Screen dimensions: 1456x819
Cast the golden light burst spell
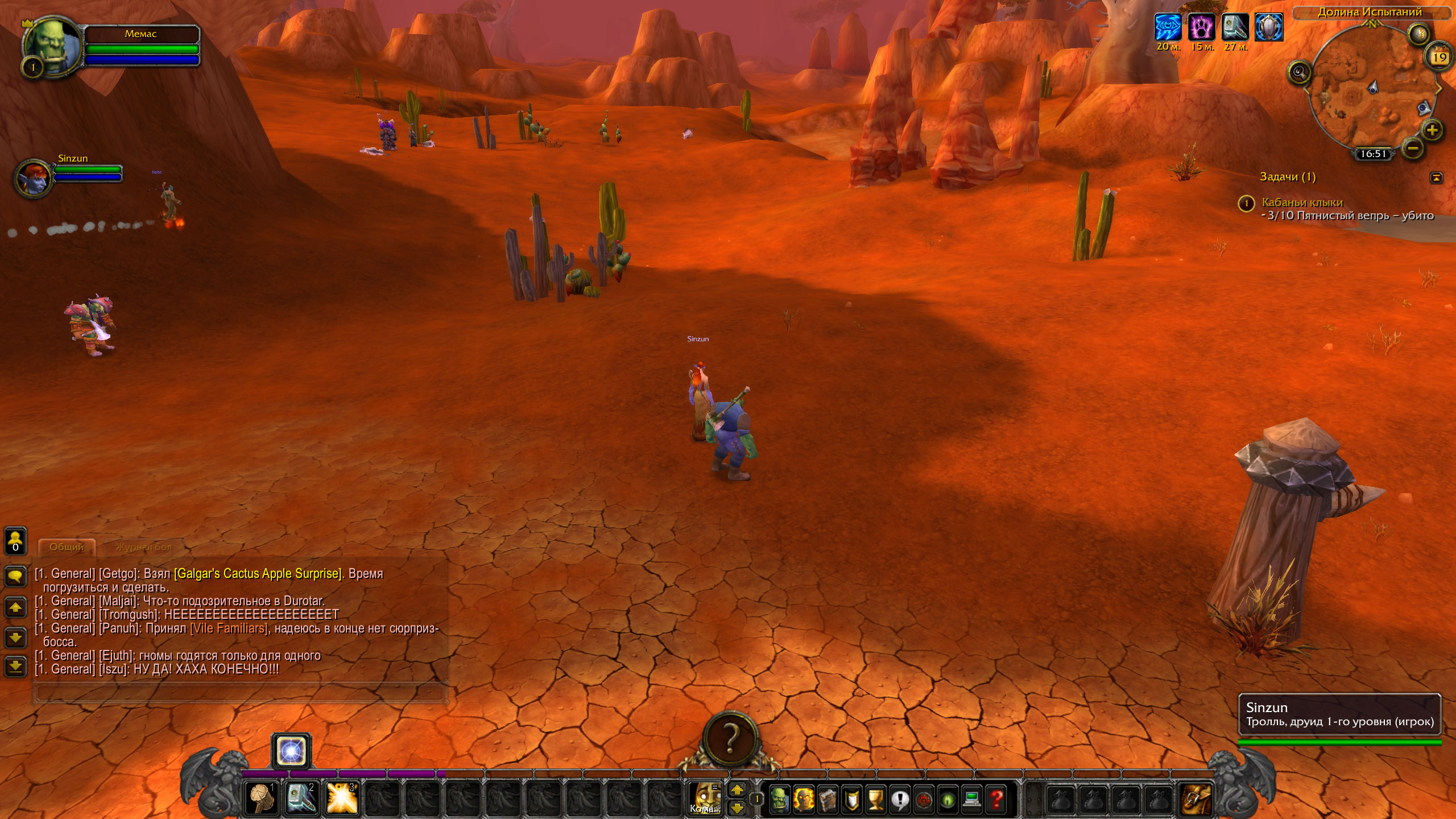pos(342,797)
